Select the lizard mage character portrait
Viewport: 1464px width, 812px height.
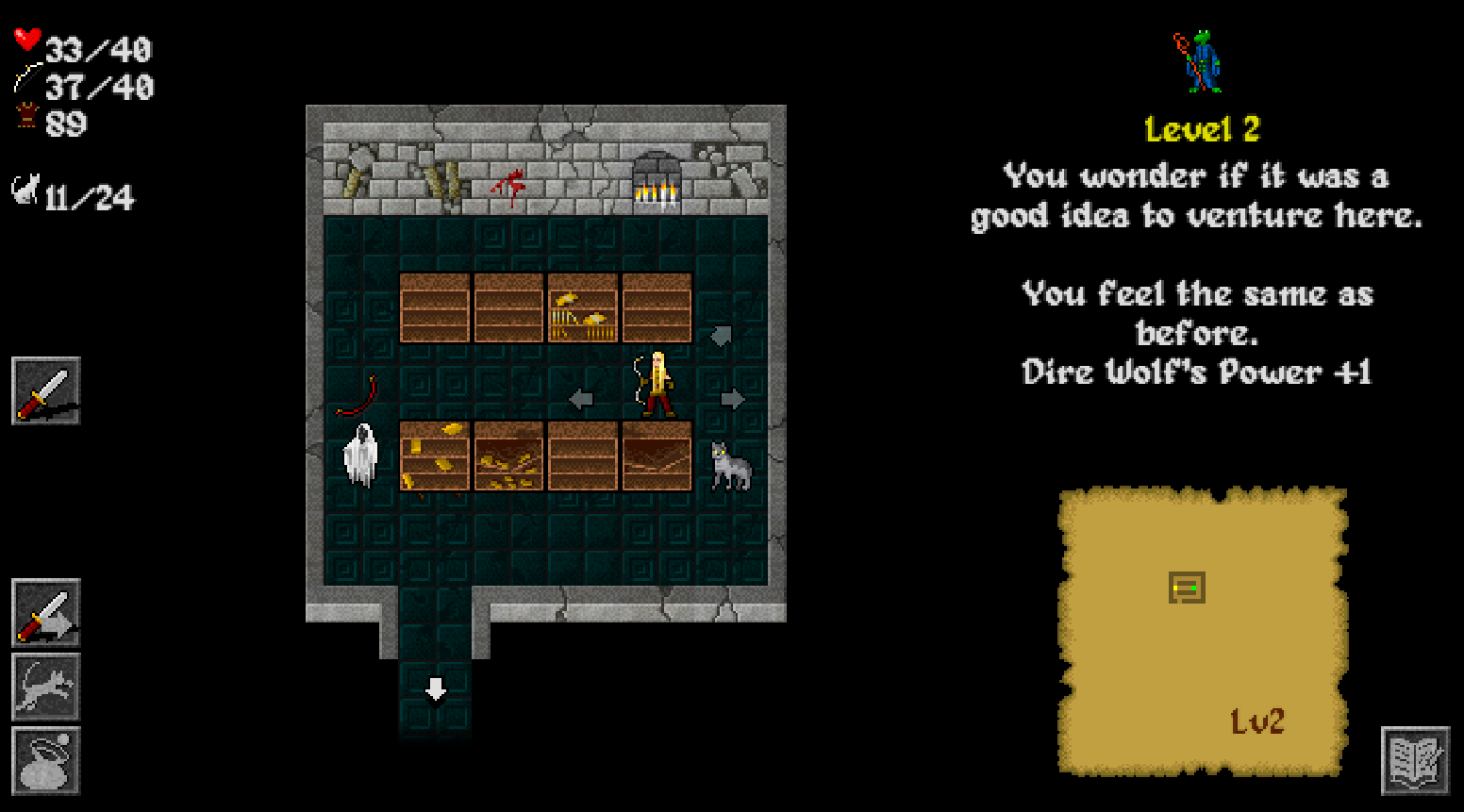click(1200, 62)
